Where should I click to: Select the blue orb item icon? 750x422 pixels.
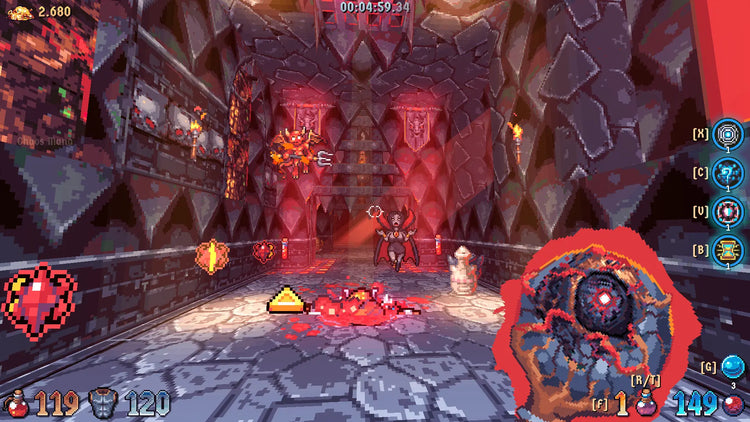(x=734, y=366)
